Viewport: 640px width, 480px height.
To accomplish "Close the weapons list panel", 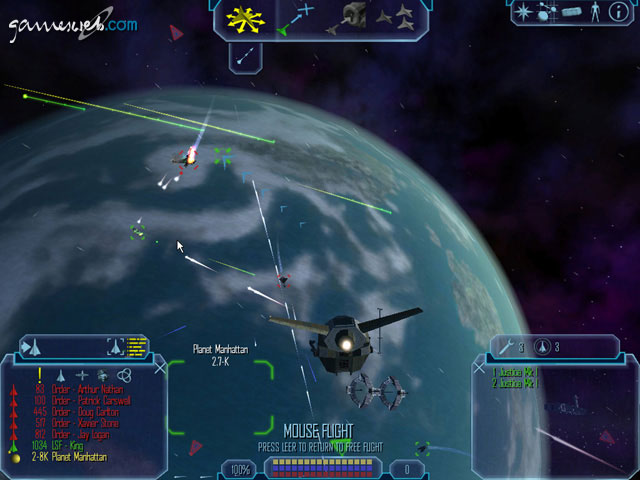I will point(477,368).
